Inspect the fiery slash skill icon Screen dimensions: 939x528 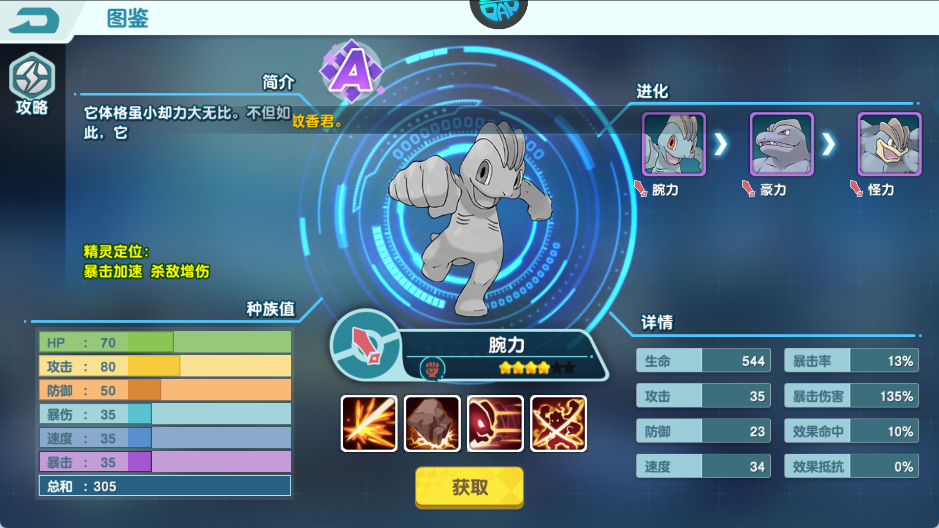369,423
